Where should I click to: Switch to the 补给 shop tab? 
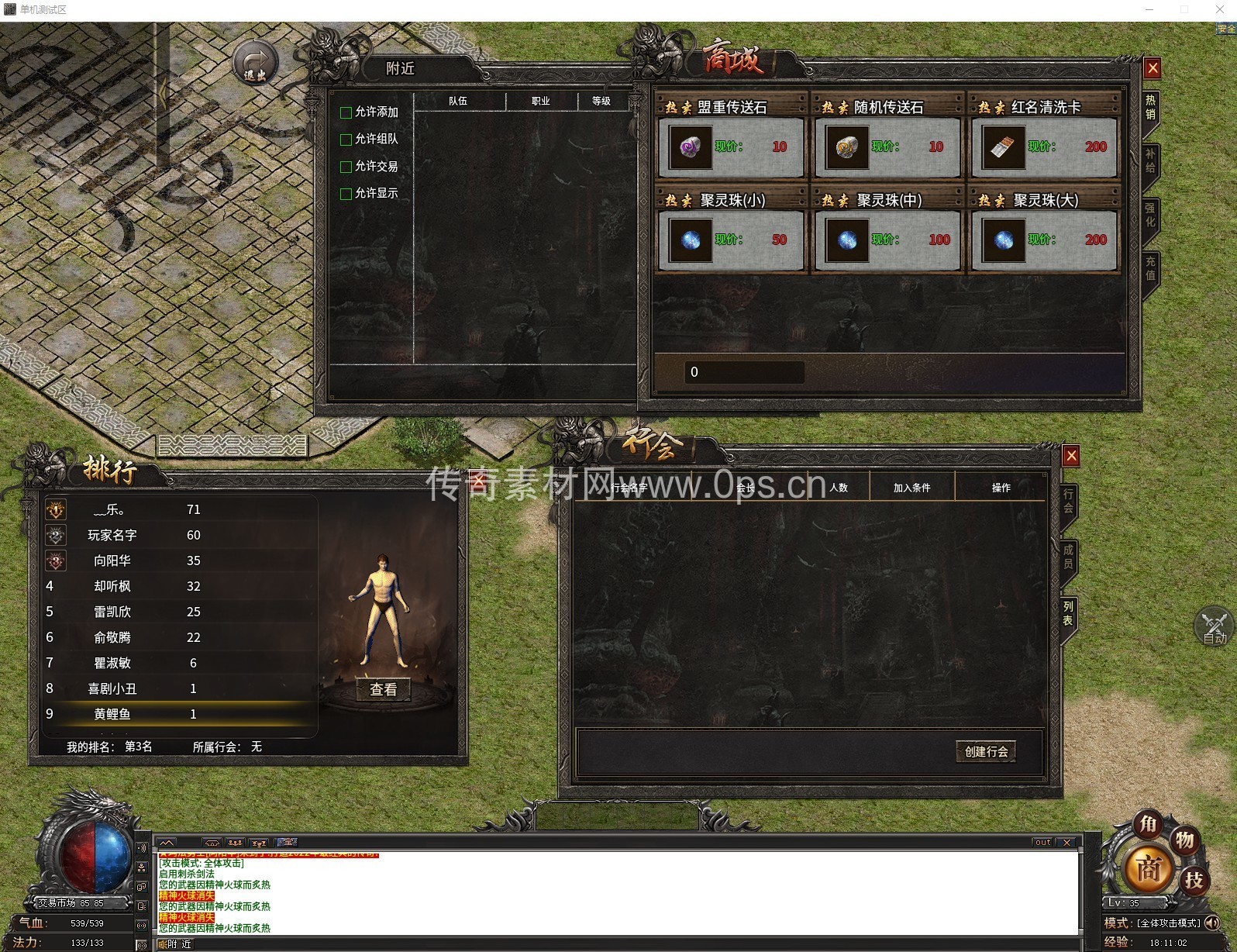[x=1150, y=160]
